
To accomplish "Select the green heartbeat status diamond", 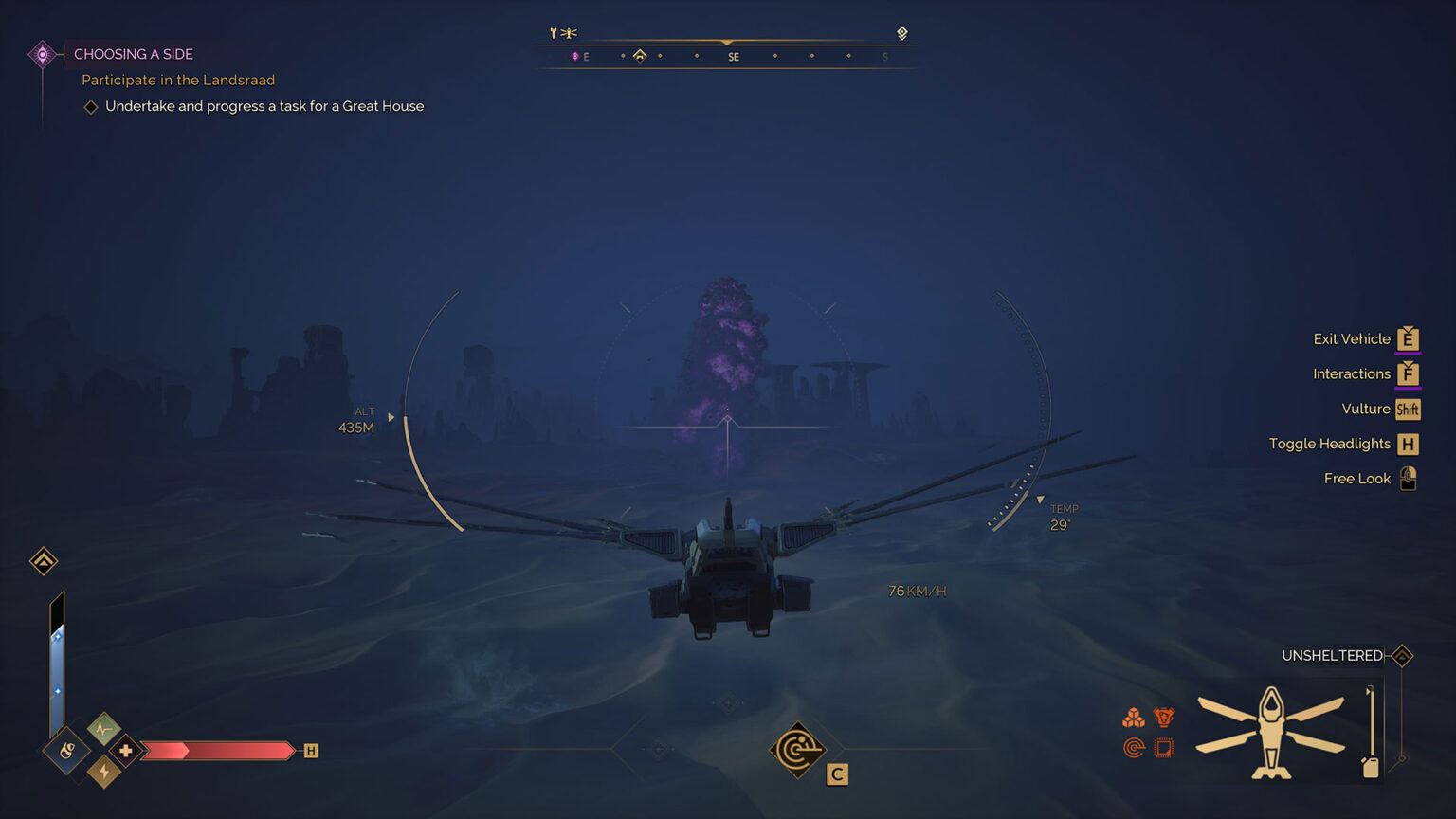I will coord(103,729).
